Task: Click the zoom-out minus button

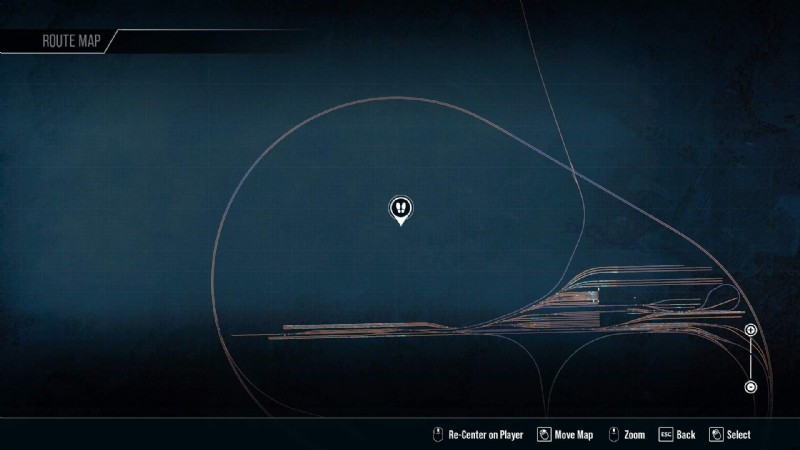Action: click(751, 387)
